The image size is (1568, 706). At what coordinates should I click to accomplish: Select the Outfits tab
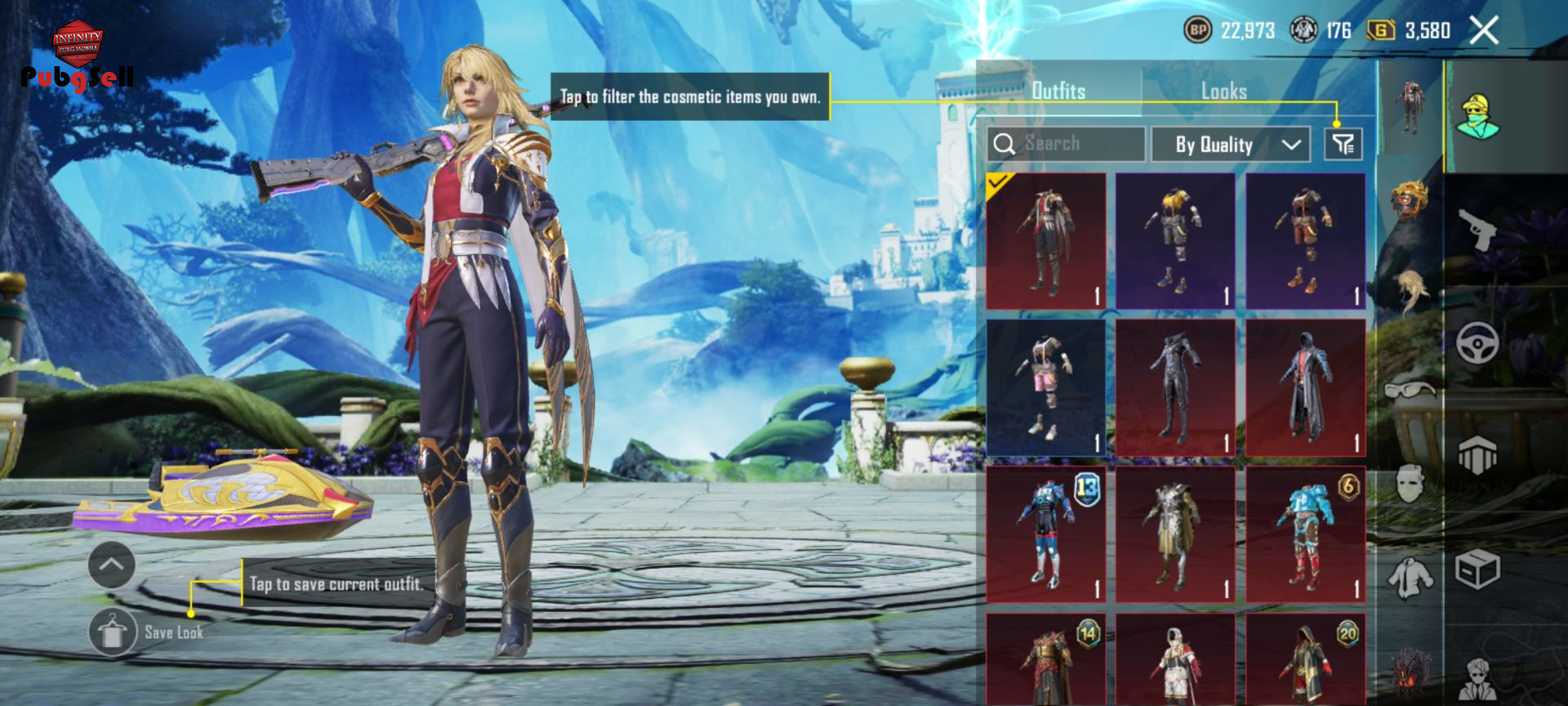(1058, 91)
